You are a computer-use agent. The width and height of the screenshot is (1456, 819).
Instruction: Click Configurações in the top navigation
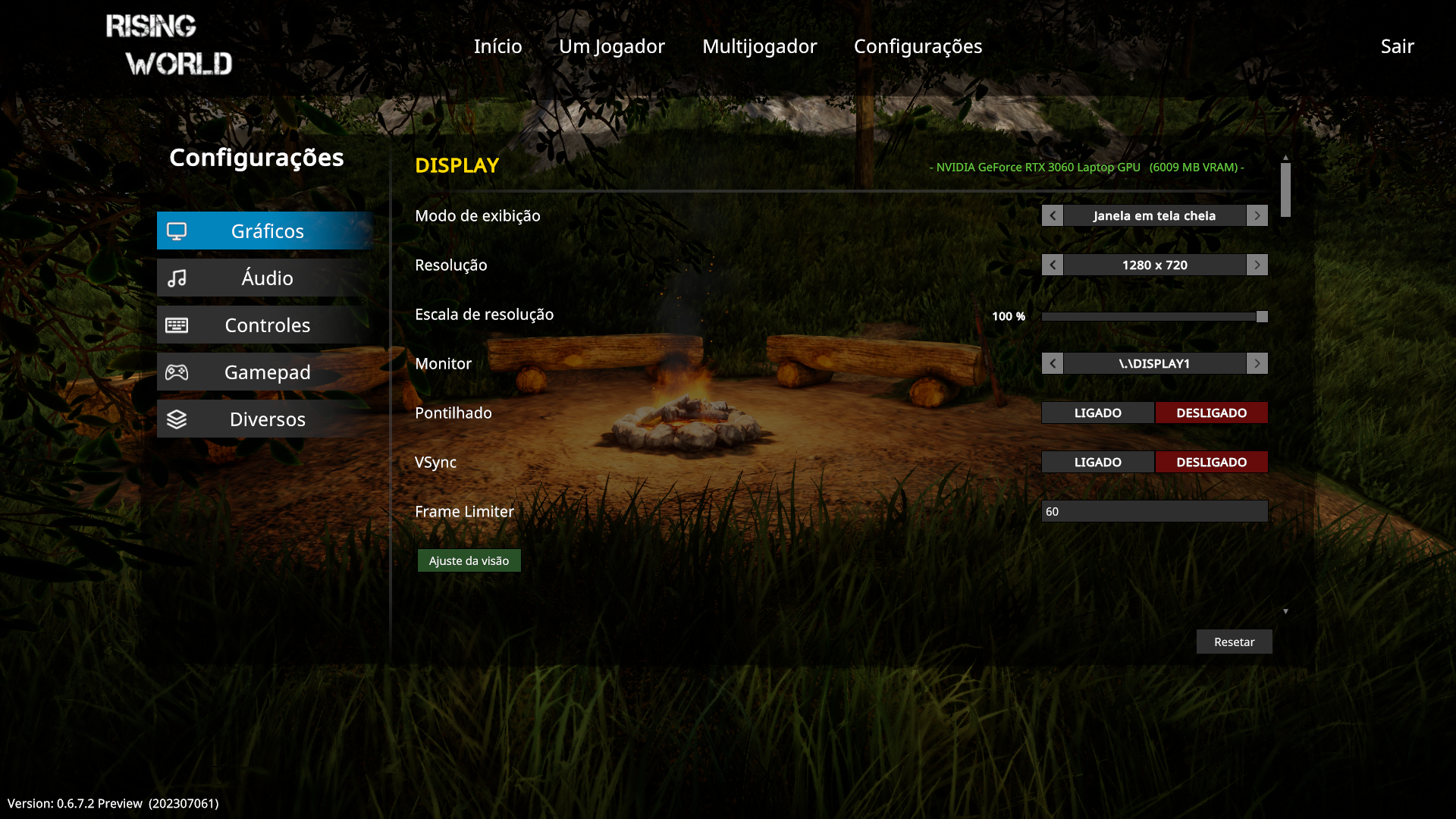click(918, 46)
